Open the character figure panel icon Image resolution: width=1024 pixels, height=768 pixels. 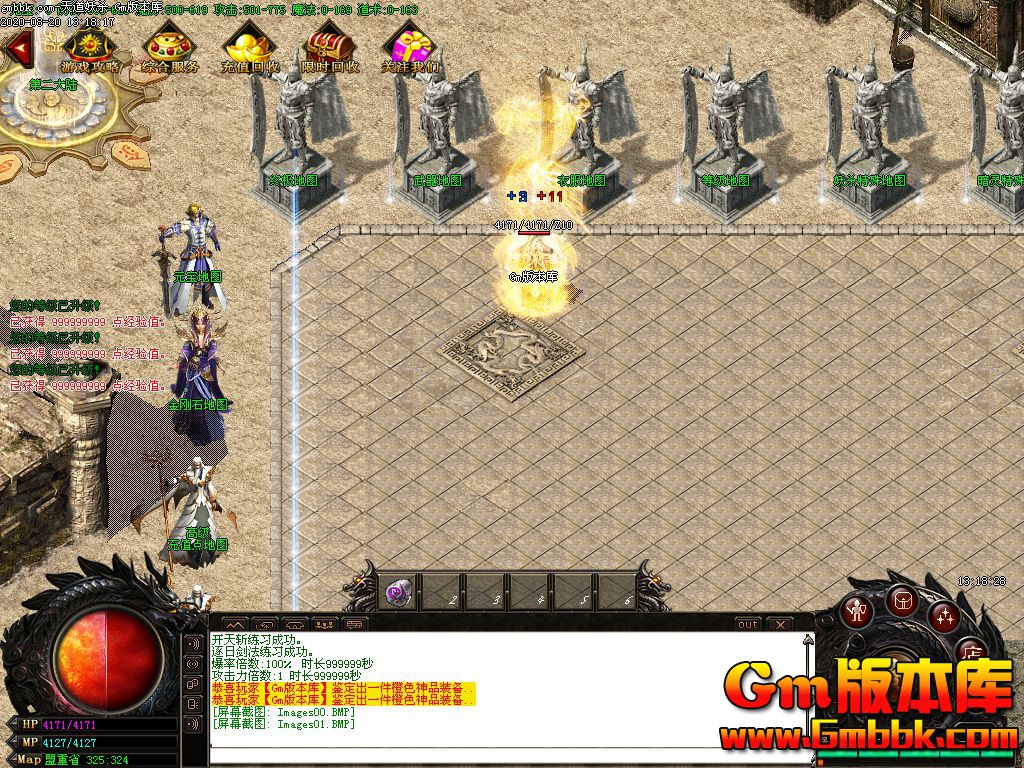click(857, 610)
